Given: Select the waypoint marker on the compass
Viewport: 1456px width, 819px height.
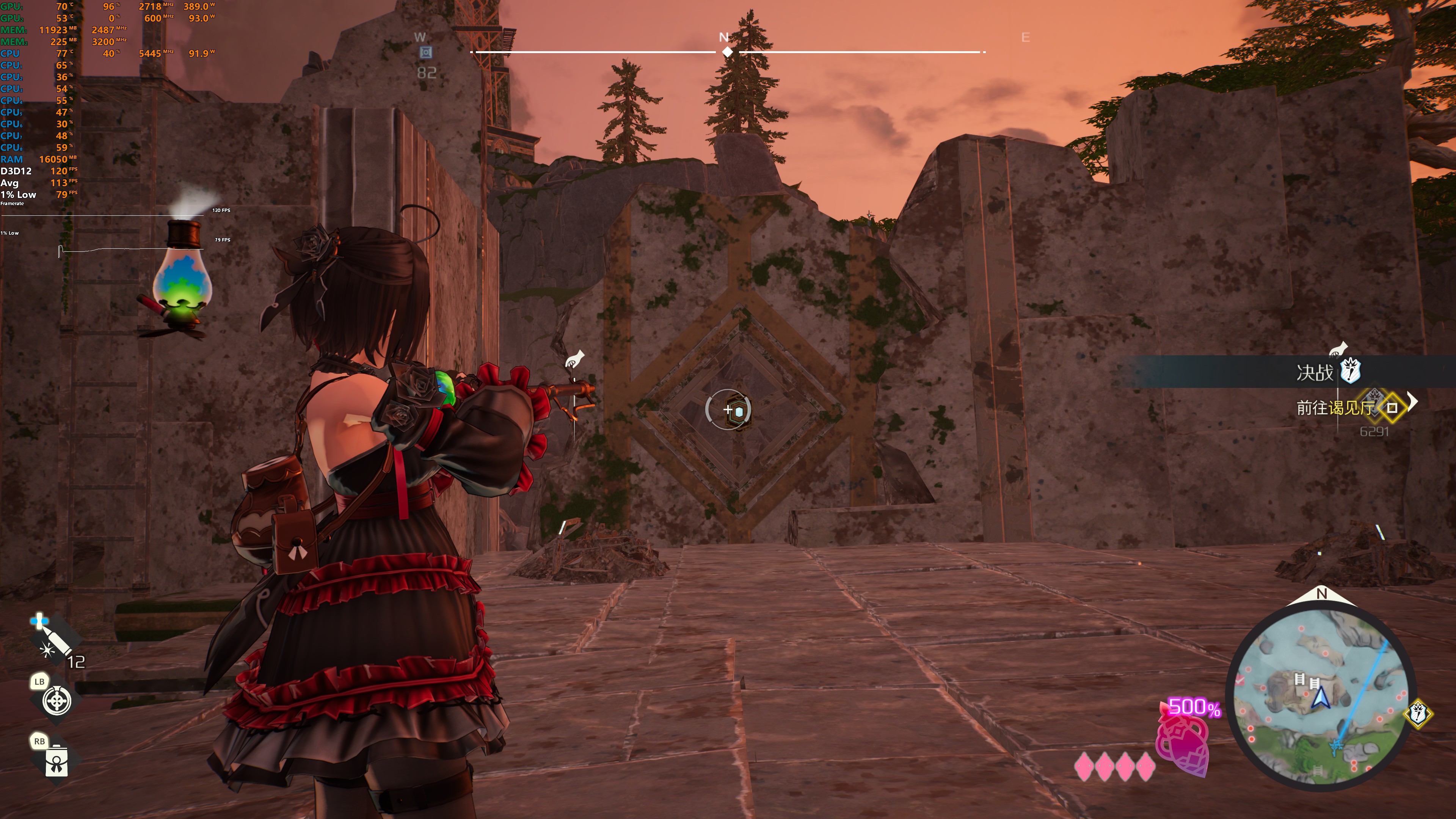Looking at the screenshot, I should click(x=425, y=53).
